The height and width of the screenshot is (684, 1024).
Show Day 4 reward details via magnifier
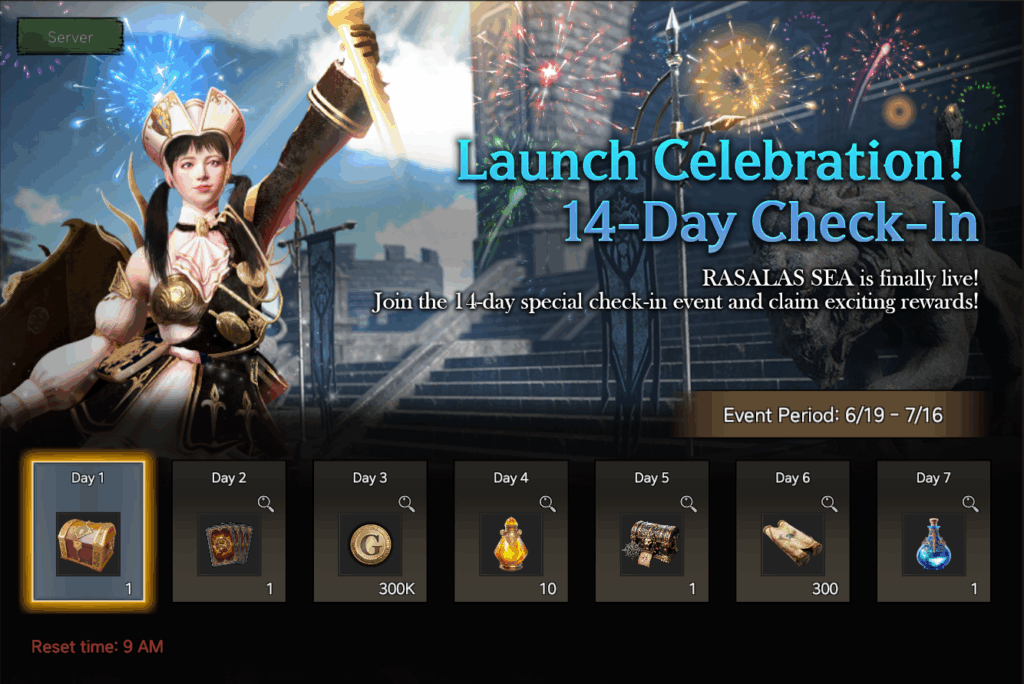(547, 503)
